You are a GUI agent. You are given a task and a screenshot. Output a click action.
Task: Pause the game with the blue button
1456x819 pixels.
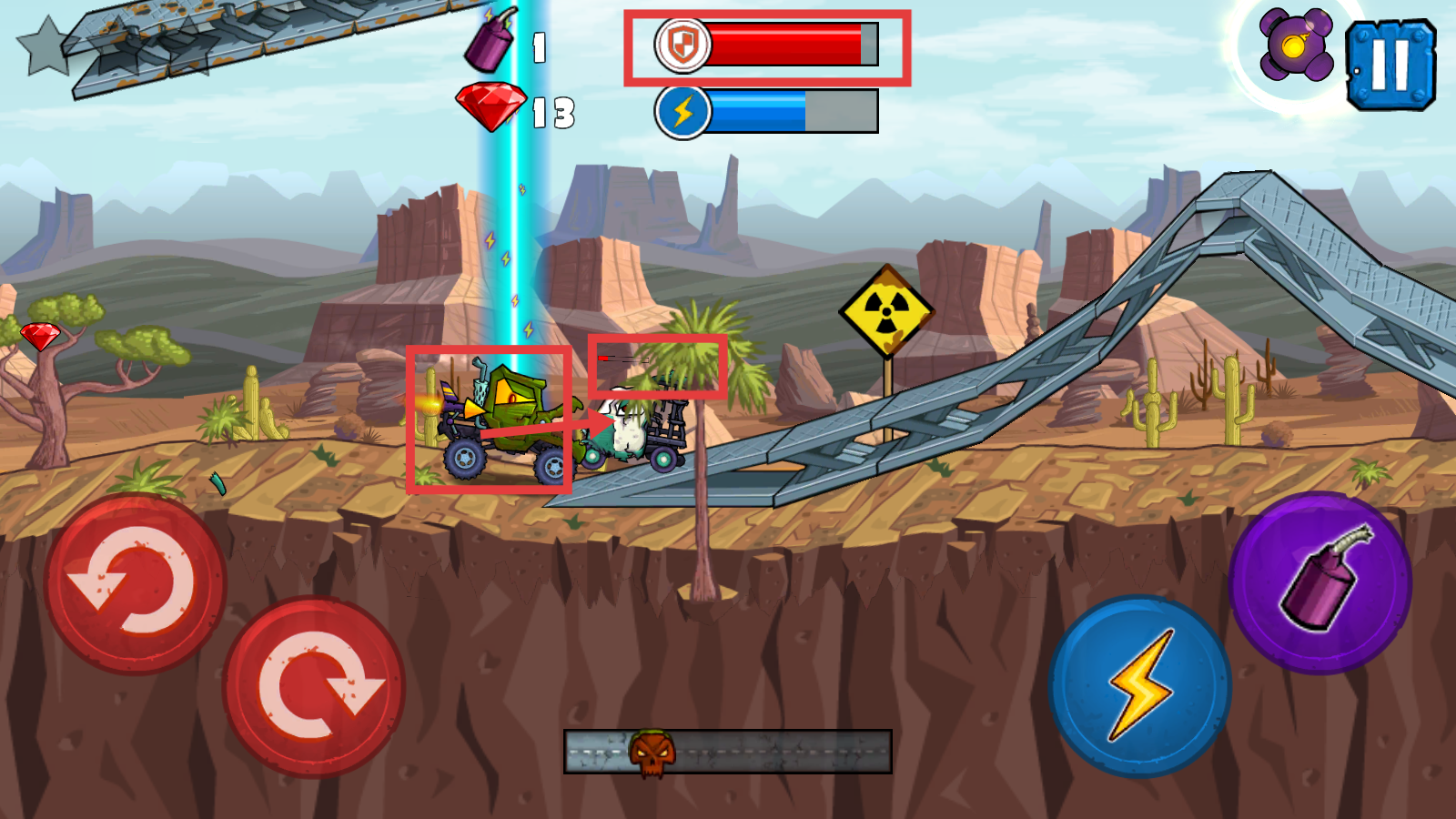(x=1390, y=66)
